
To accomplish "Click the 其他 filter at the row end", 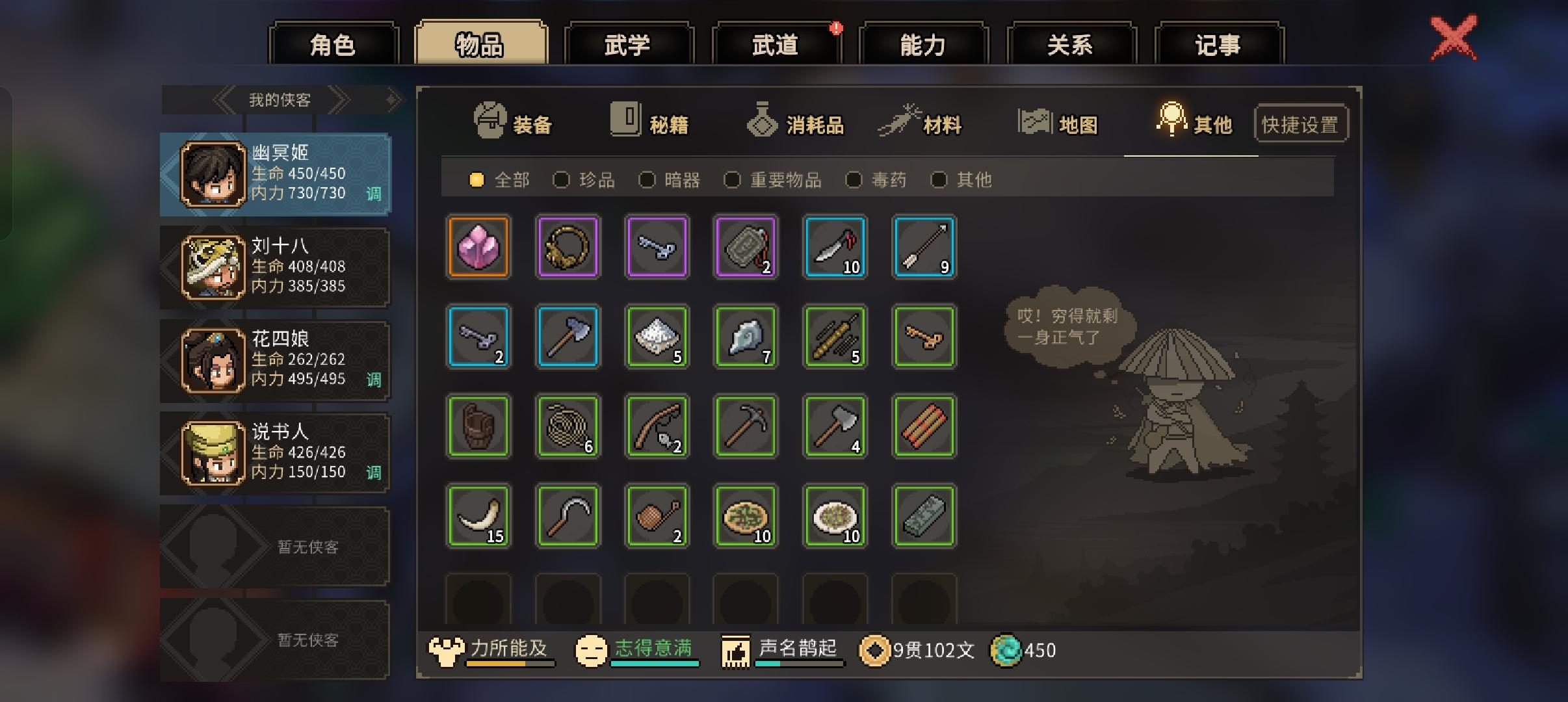I will [941, 180].
